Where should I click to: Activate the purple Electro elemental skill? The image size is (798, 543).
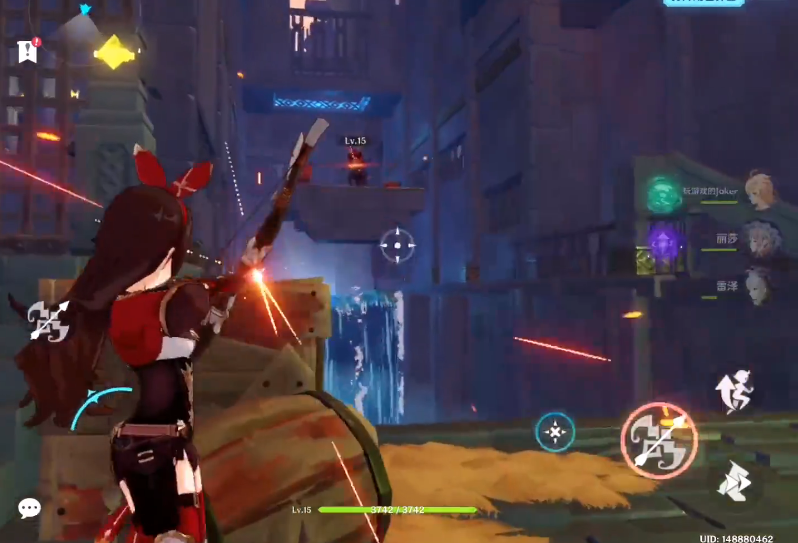tap(663, 241)
